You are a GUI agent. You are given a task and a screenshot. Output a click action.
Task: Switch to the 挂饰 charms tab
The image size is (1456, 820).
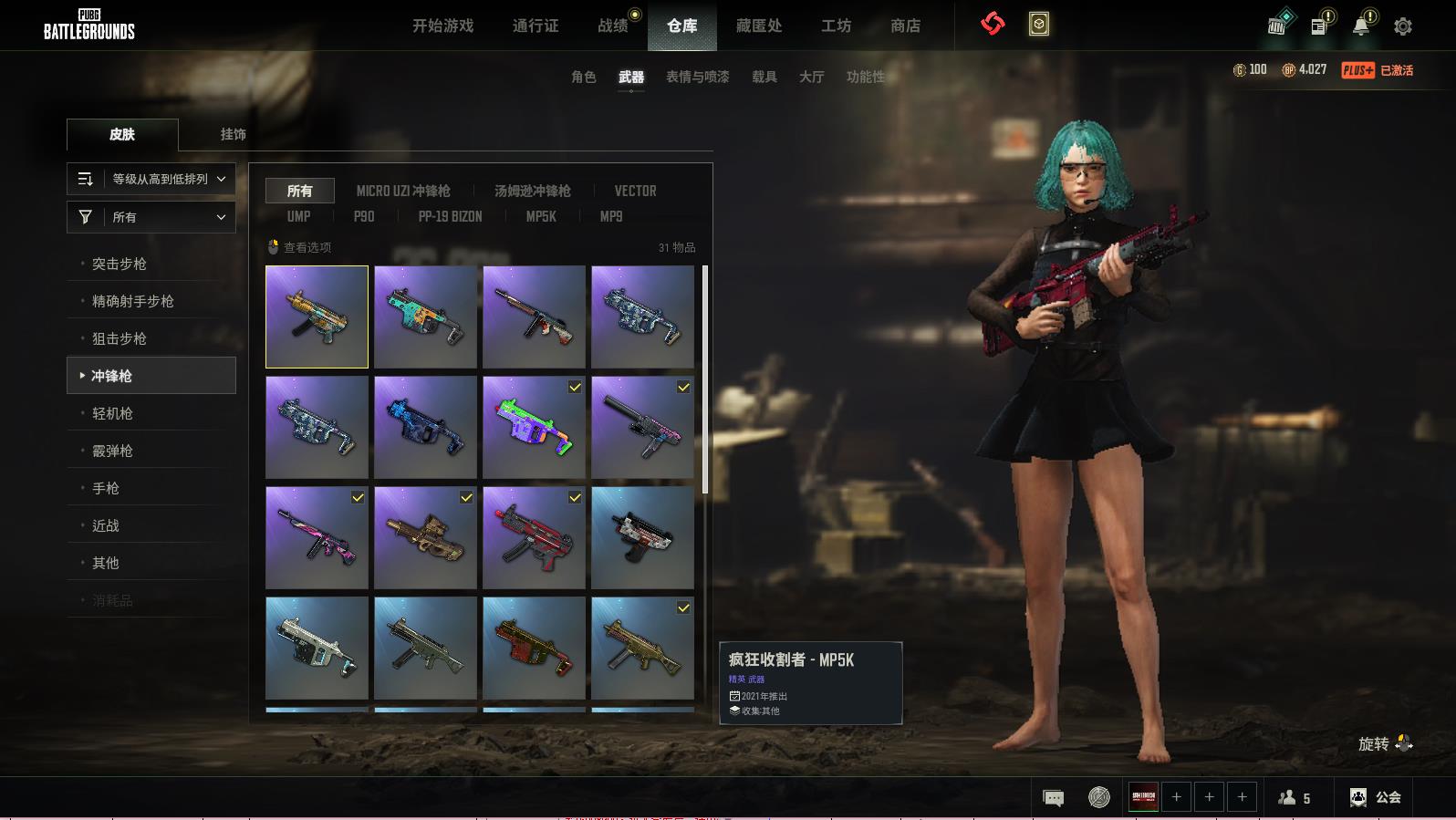click(233, 134)
